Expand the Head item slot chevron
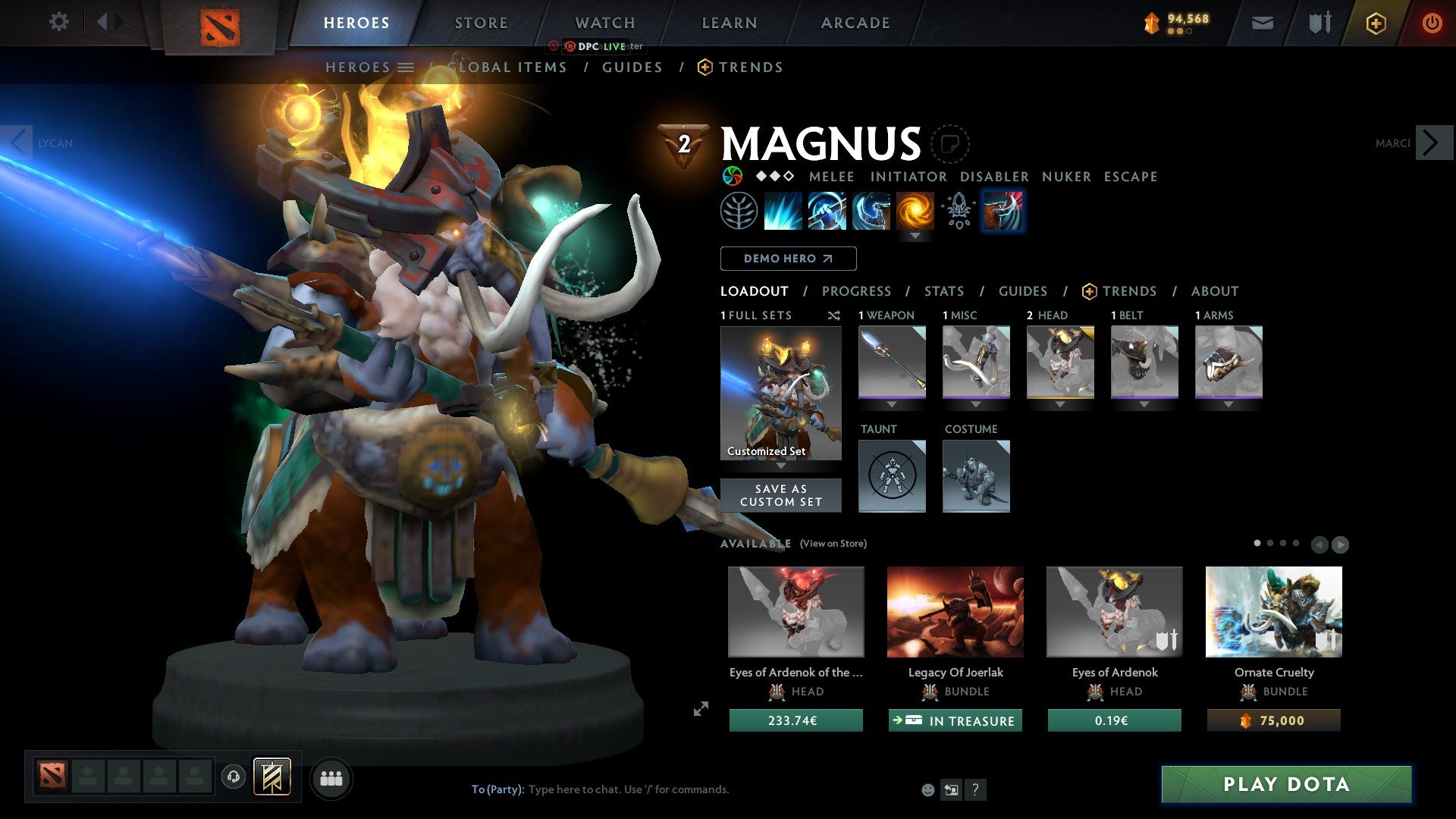The height and width of the screenshot is (819, 1456). (x=1059, y=404)
